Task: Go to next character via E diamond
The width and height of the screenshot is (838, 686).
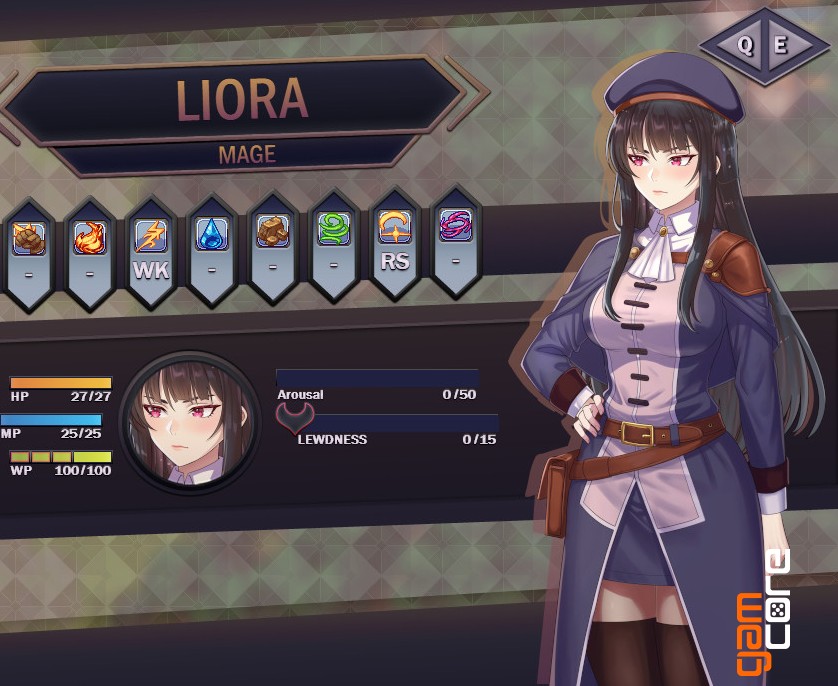Action: (782, 45)
